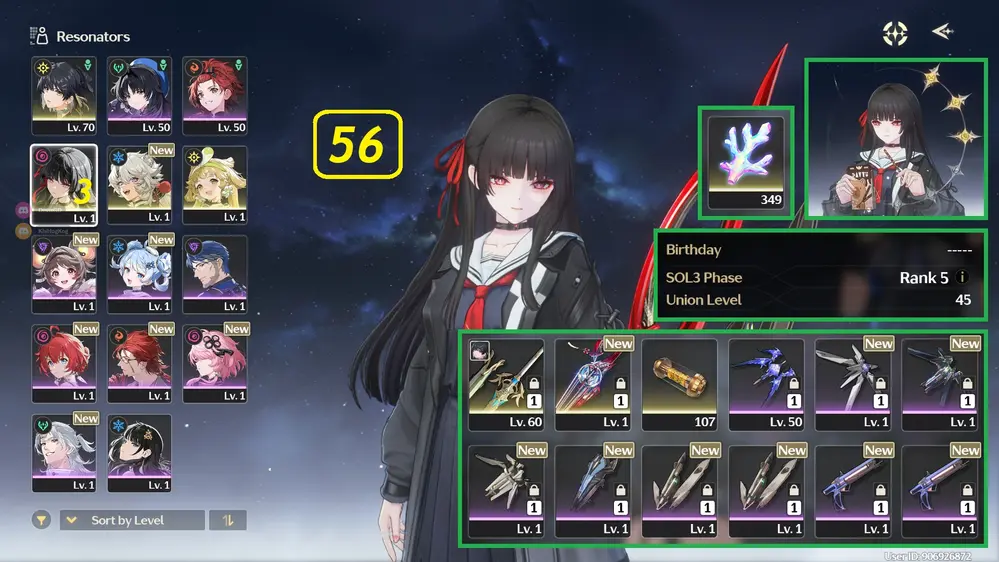999x562 pixels.
Task: Select the blue-haired man with glasses card
Action: tap(214, 274)
